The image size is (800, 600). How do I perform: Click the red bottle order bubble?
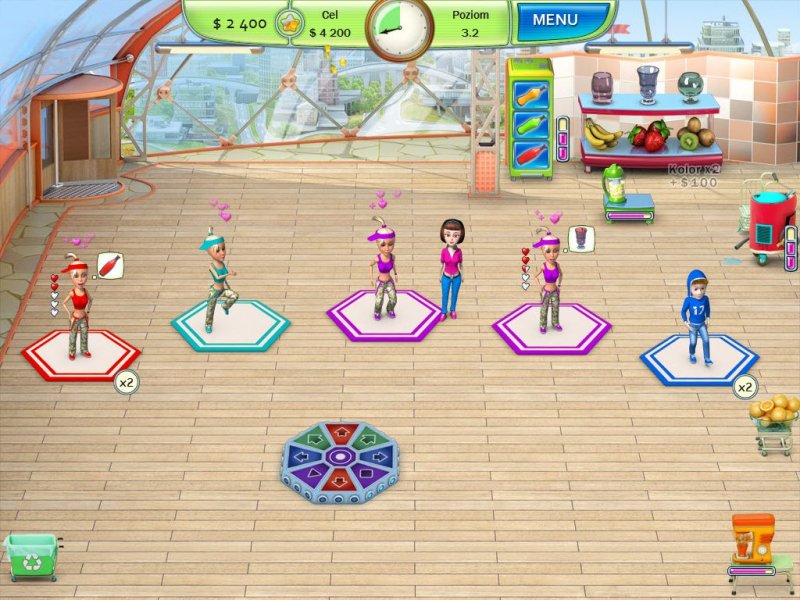click(x=110, y=266)
